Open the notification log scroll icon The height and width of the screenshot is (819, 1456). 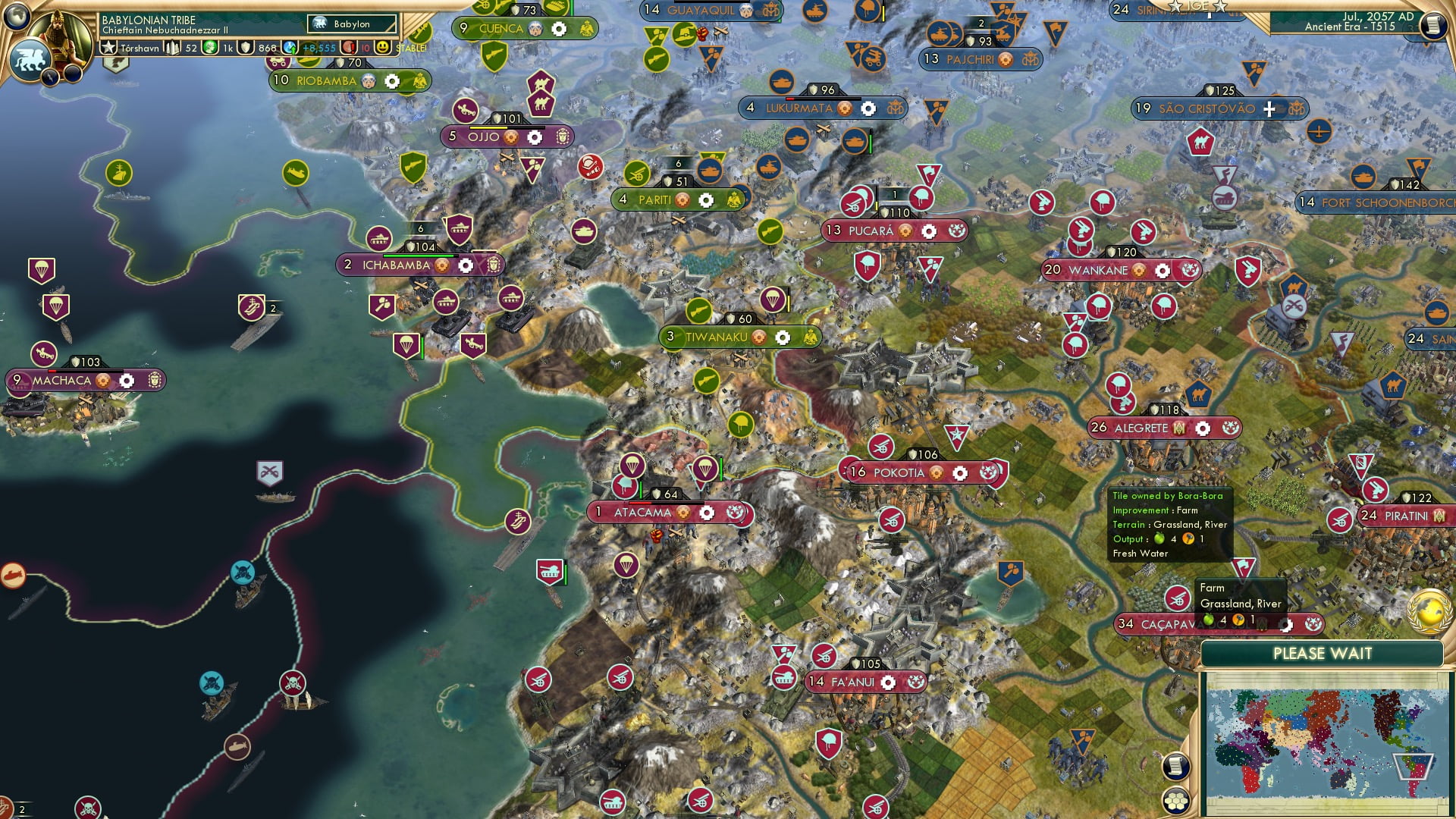(x=1176, y=765)
